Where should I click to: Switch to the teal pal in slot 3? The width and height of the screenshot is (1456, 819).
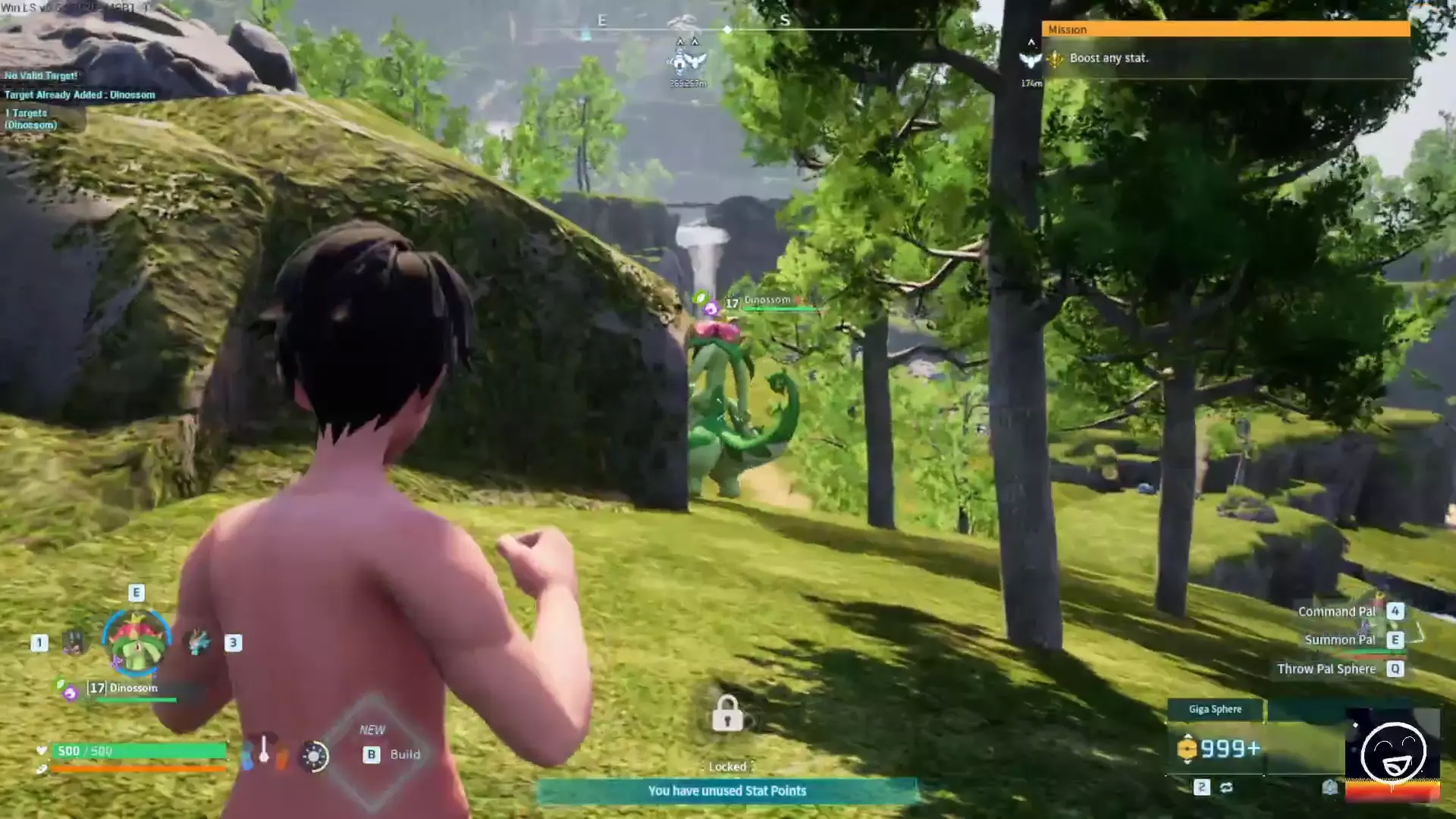(199, 643)
